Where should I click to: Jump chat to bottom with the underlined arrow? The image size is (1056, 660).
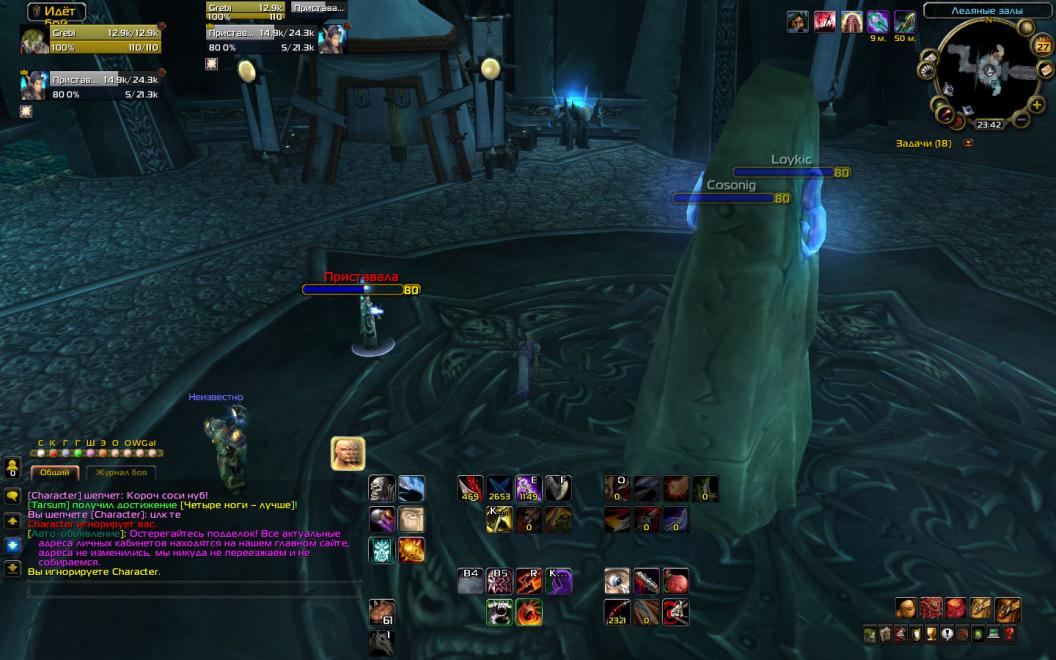13,568
